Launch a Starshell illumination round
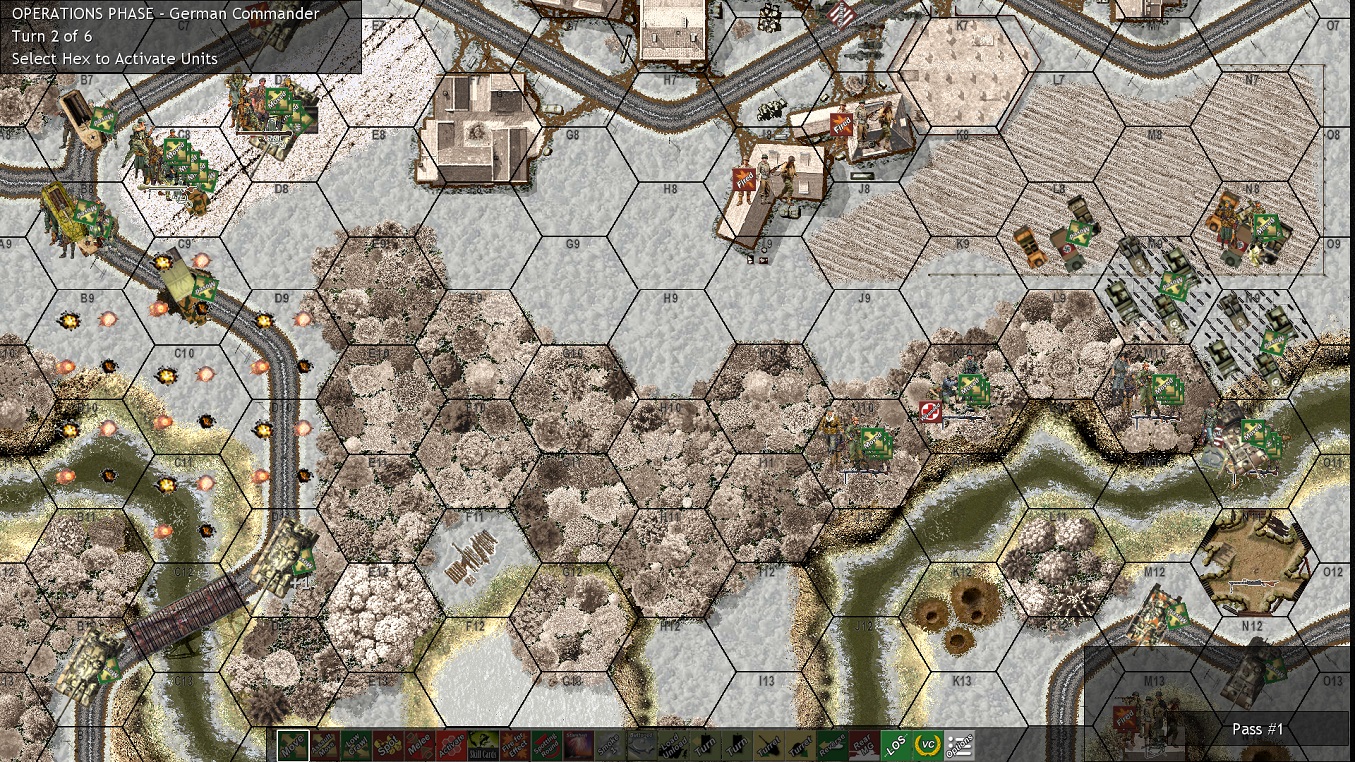 click(578, 744)
